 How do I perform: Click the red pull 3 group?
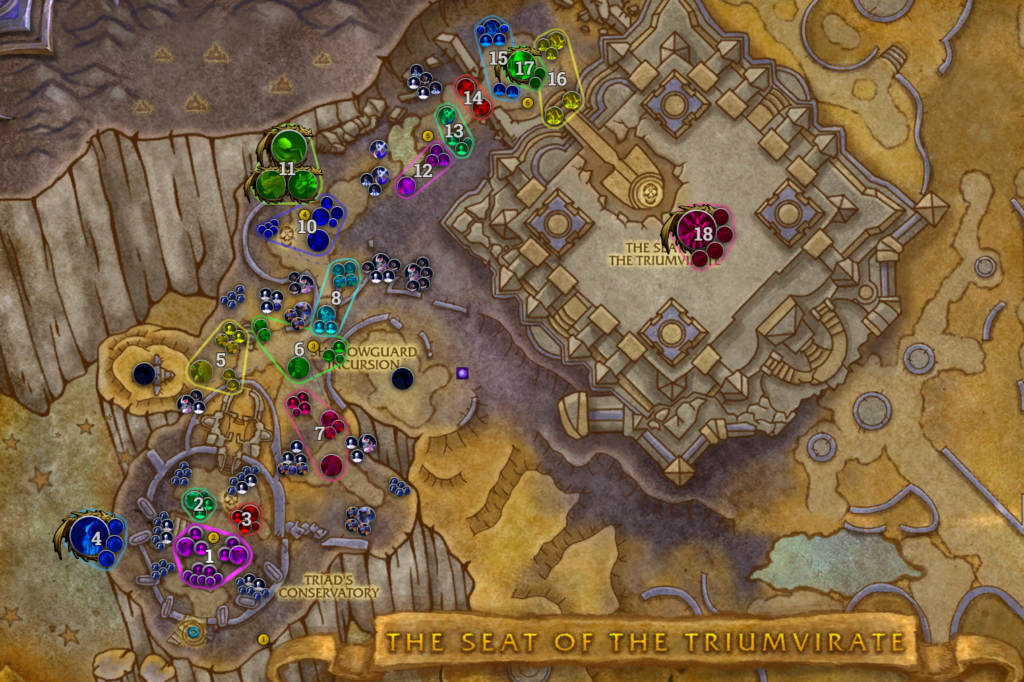pos(246,518)
